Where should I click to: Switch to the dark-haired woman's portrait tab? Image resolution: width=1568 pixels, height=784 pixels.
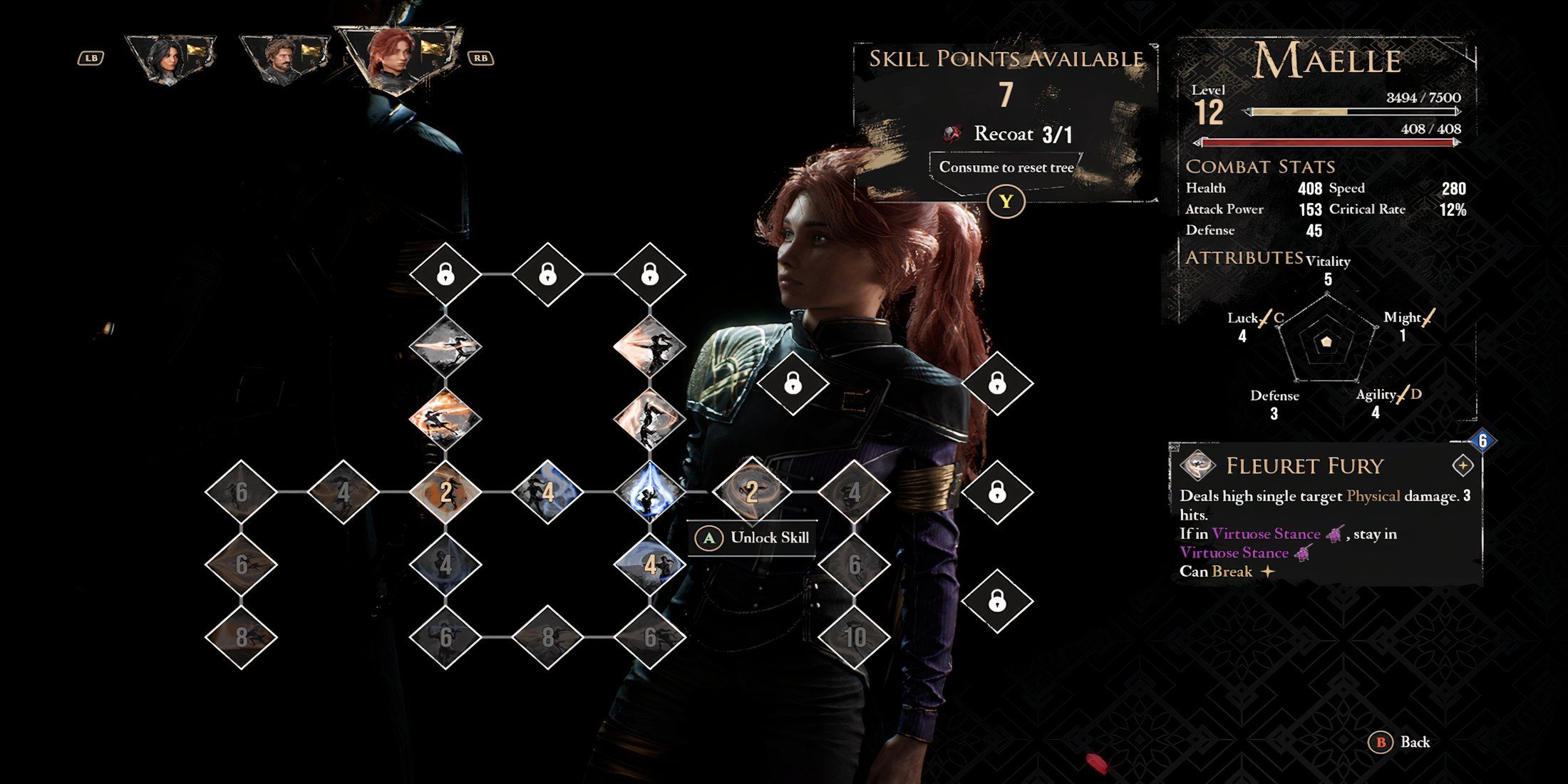point(170,58)
